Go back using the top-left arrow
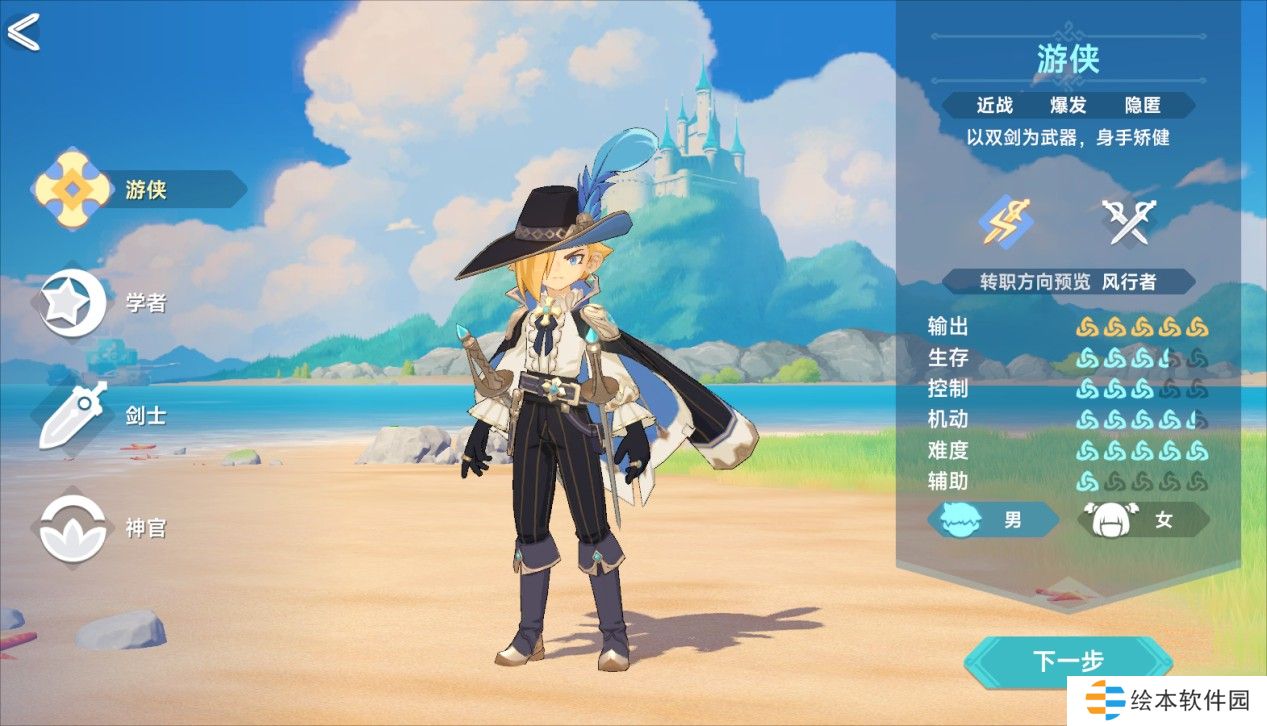 (x=23, y=31)
